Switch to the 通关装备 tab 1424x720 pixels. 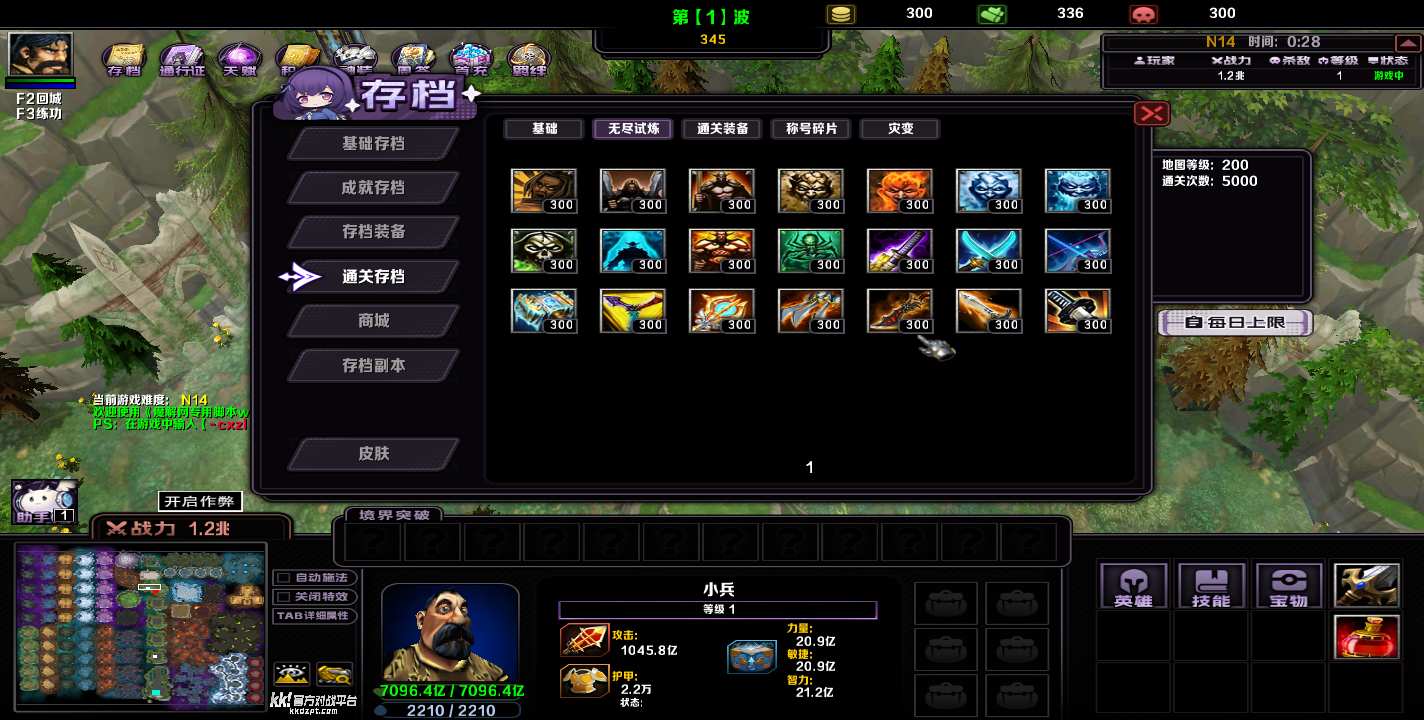(722, 129)
